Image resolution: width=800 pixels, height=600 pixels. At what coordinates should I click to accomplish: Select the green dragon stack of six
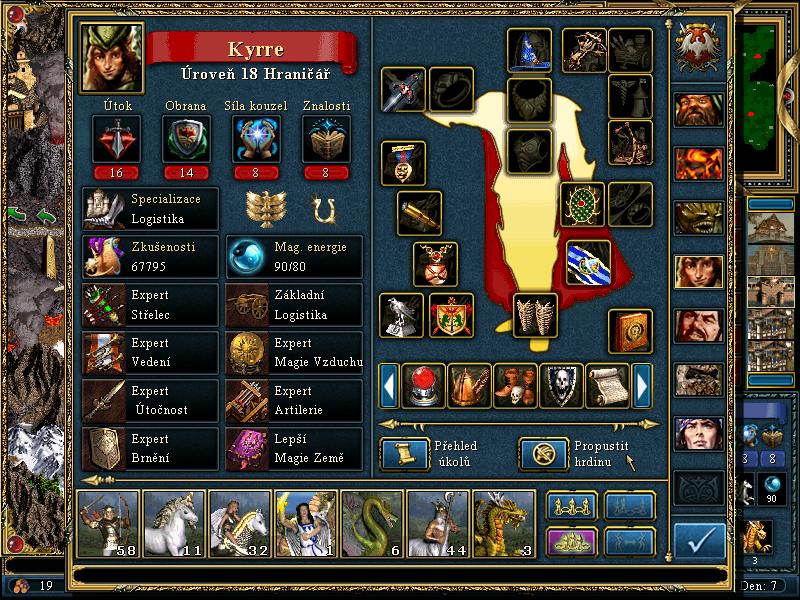371,523
